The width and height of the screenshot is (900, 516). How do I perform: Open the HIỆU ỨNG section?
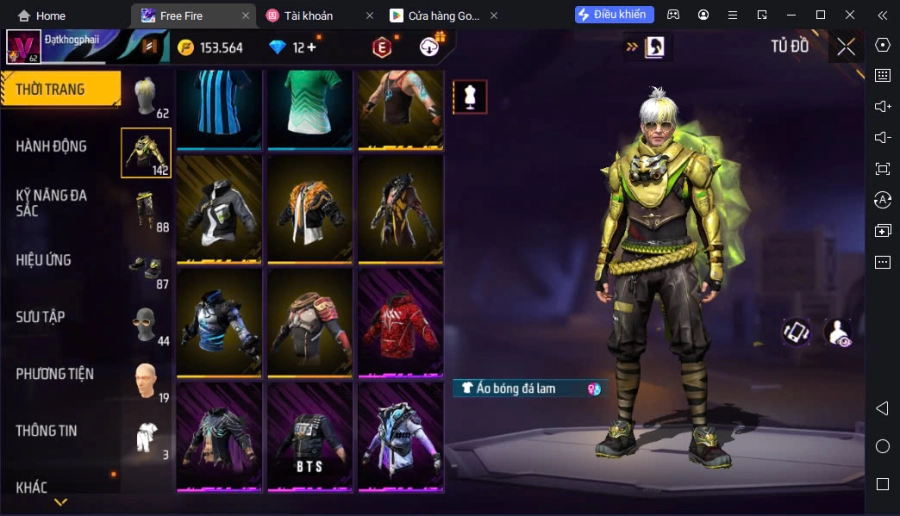point(43,260)
